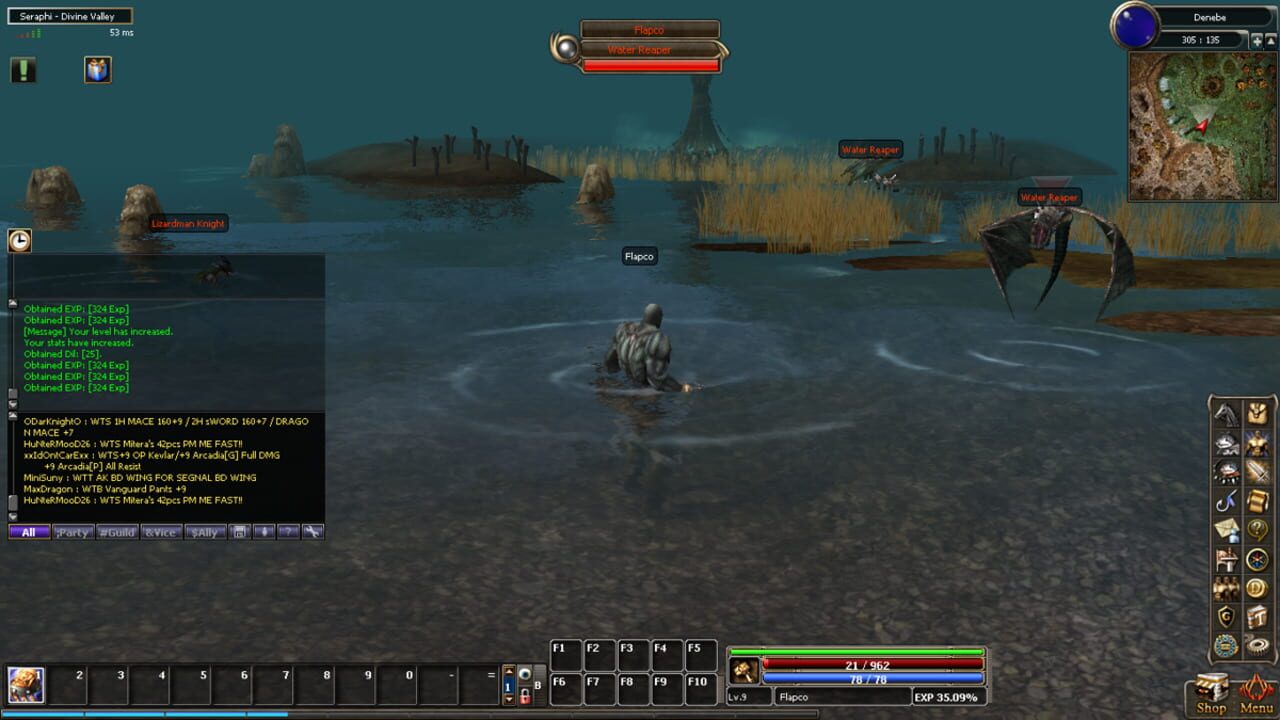Toggle the microphone icon in chat bar
1280x720 pixels.
click(264, 532)
